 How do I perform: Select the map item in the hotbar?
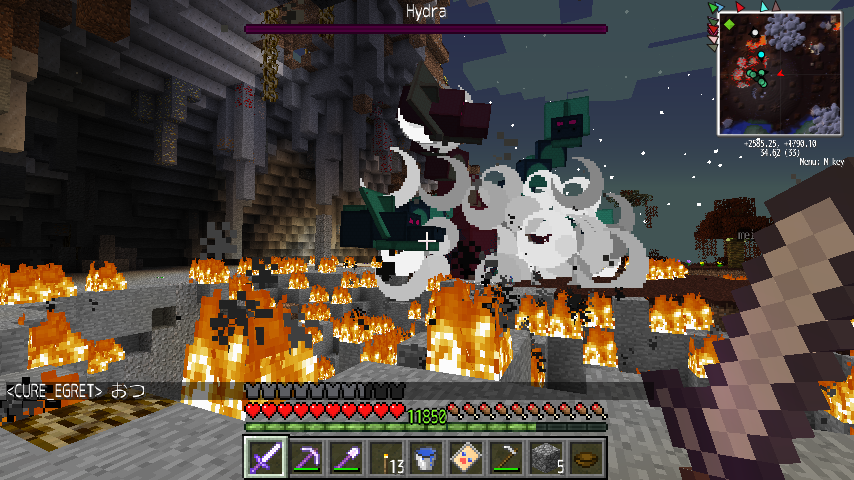click(466, 458)
